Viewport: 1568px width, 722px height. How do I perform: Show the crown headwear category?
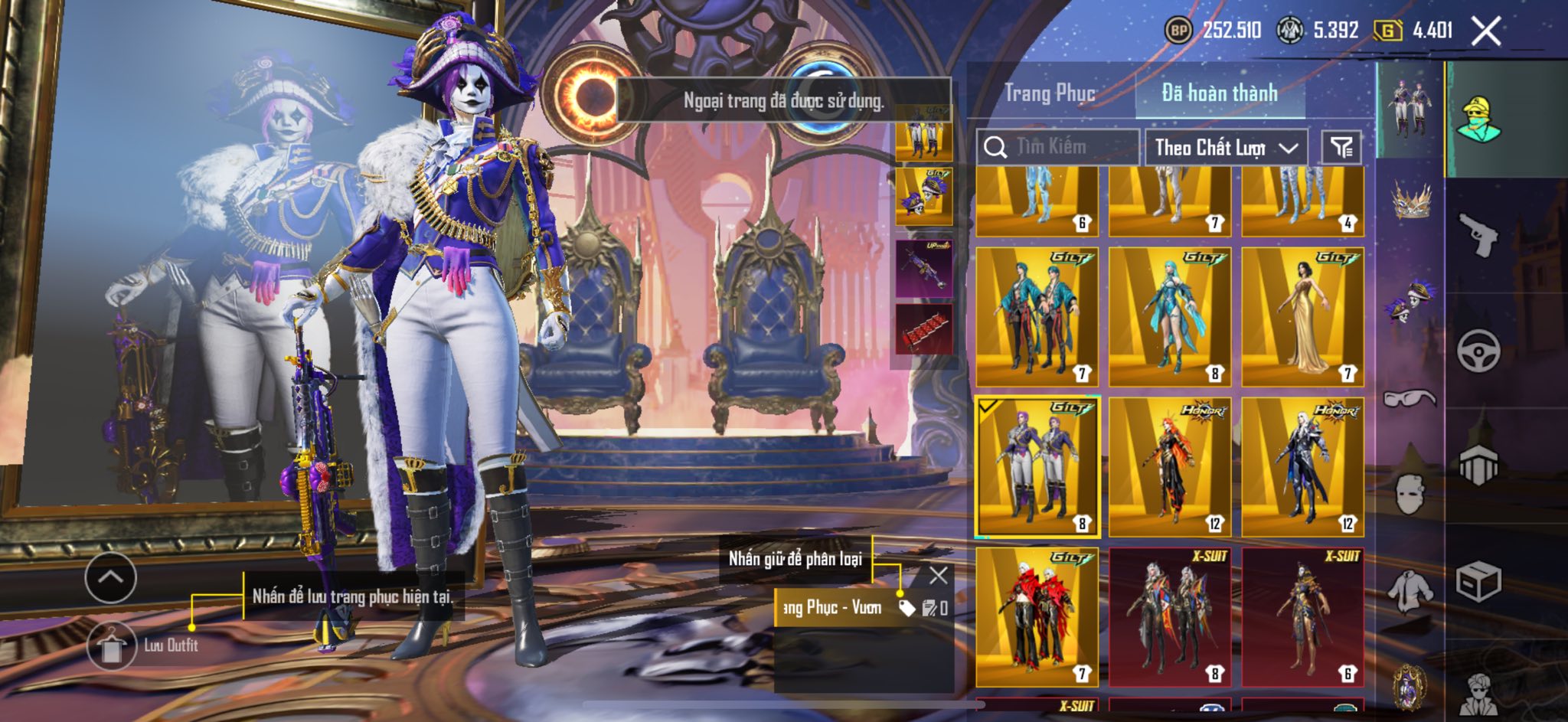tap(1410, 201)
